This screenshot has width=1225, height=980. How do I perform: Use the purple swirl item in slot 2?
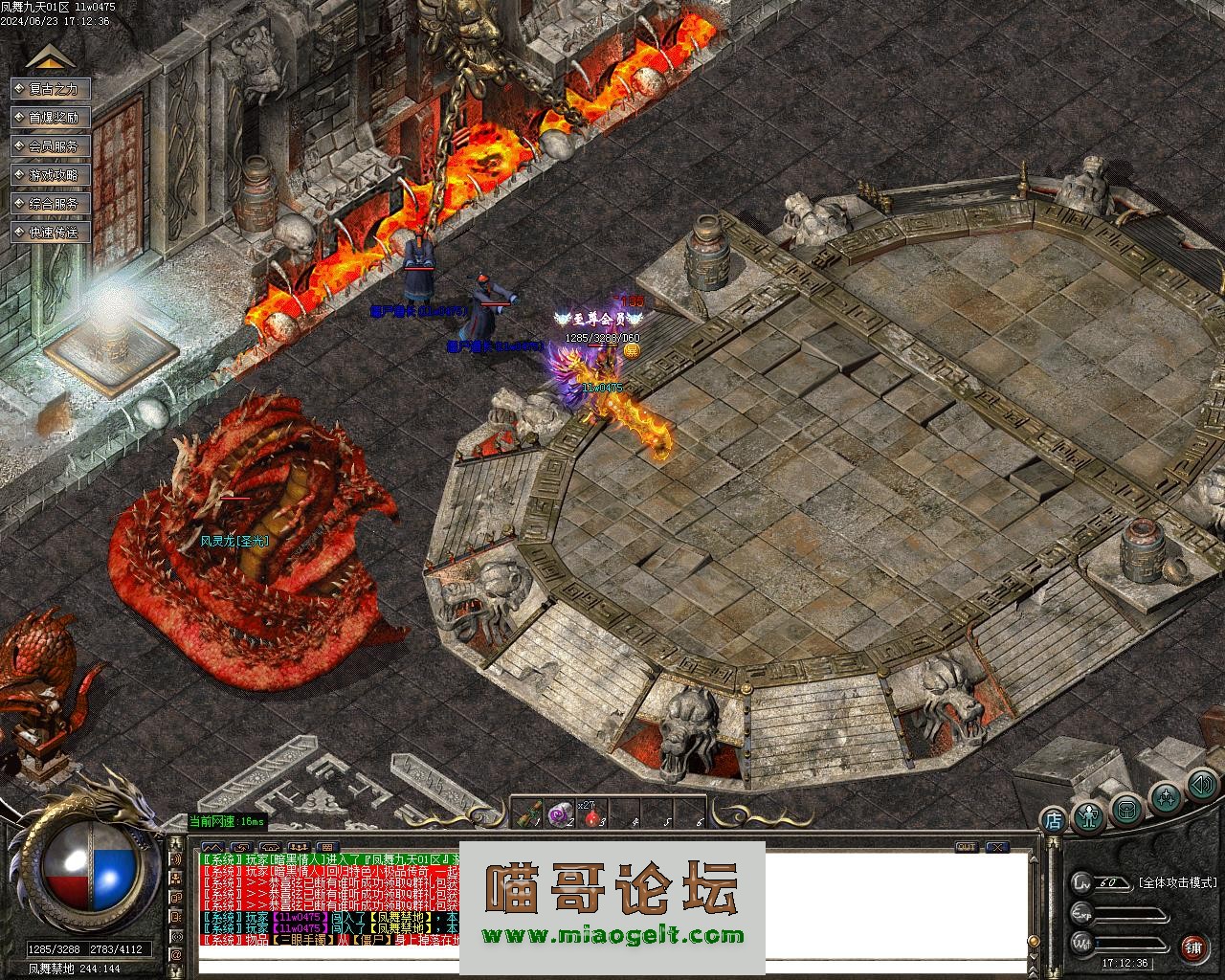click(561, 813)
